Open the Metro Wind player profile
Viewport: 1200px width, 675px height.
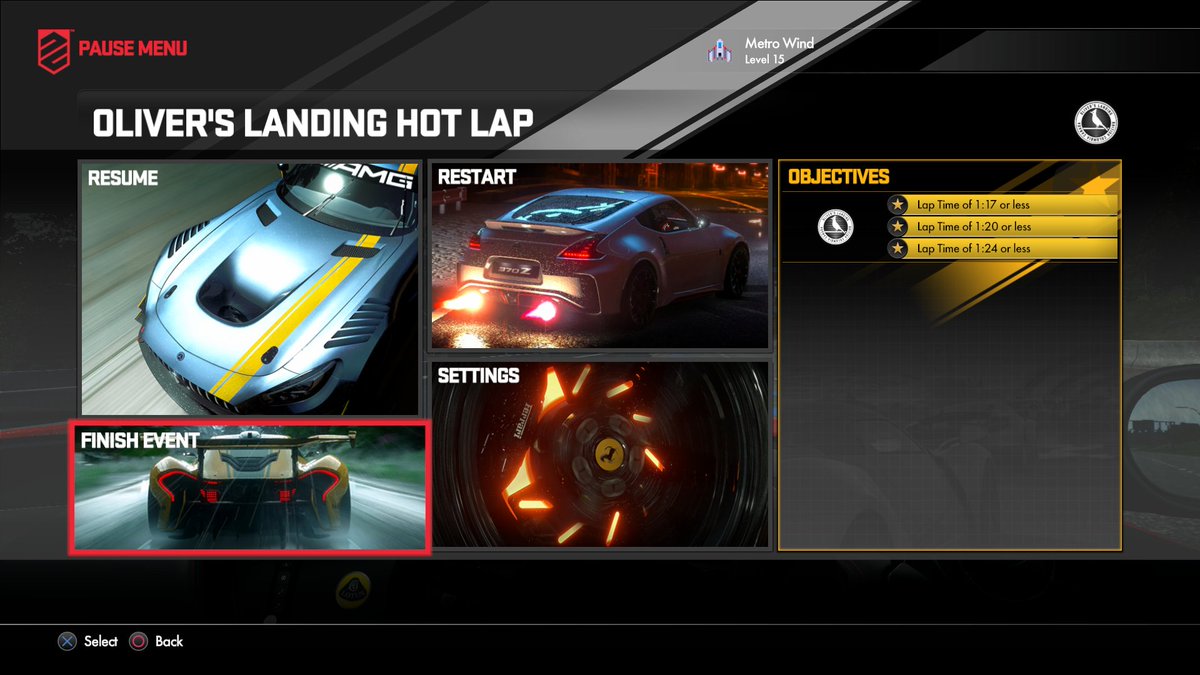pos(762,51)
